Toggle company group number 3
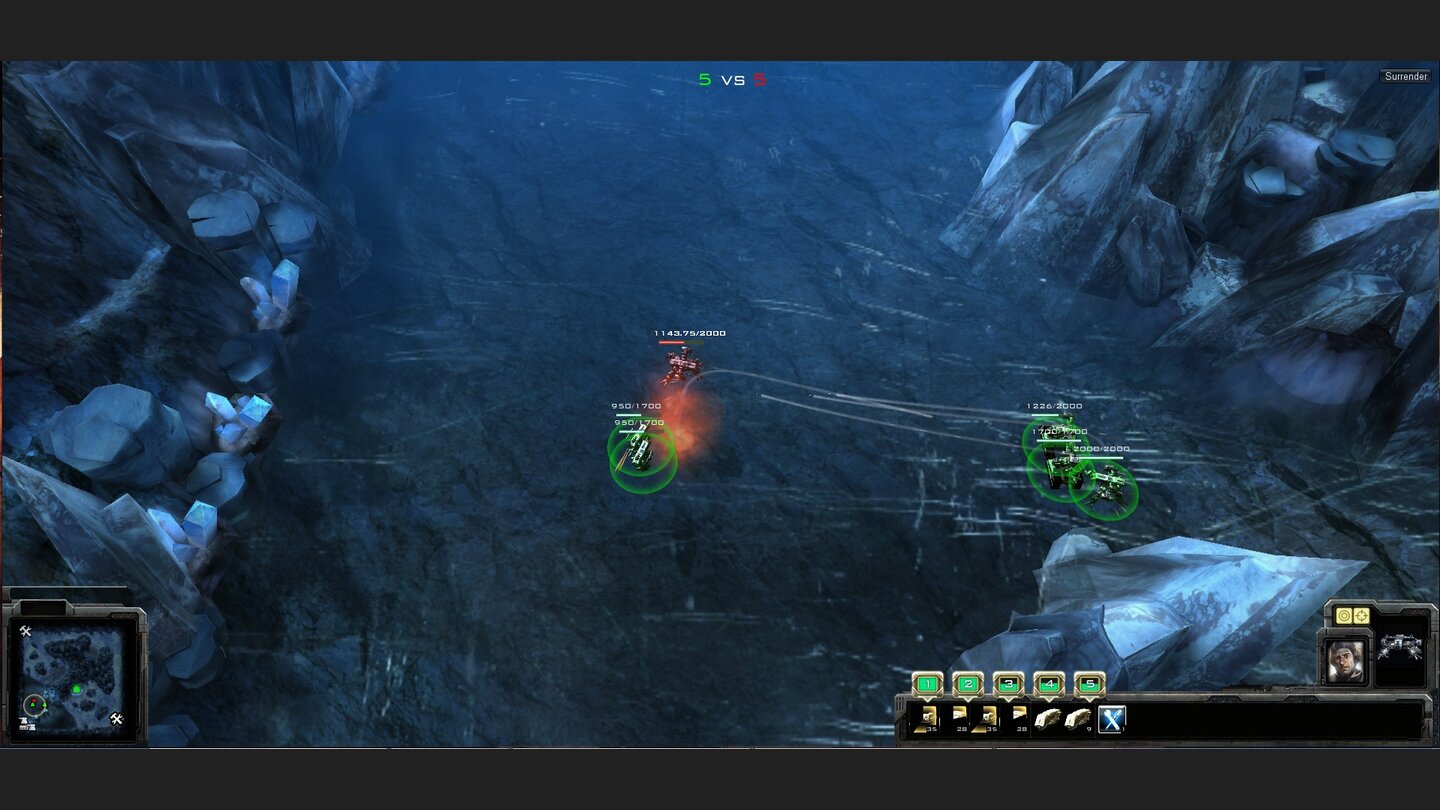Viewport: 1440px width, 810px height. pyautogui.click(x=1009, y=683)
